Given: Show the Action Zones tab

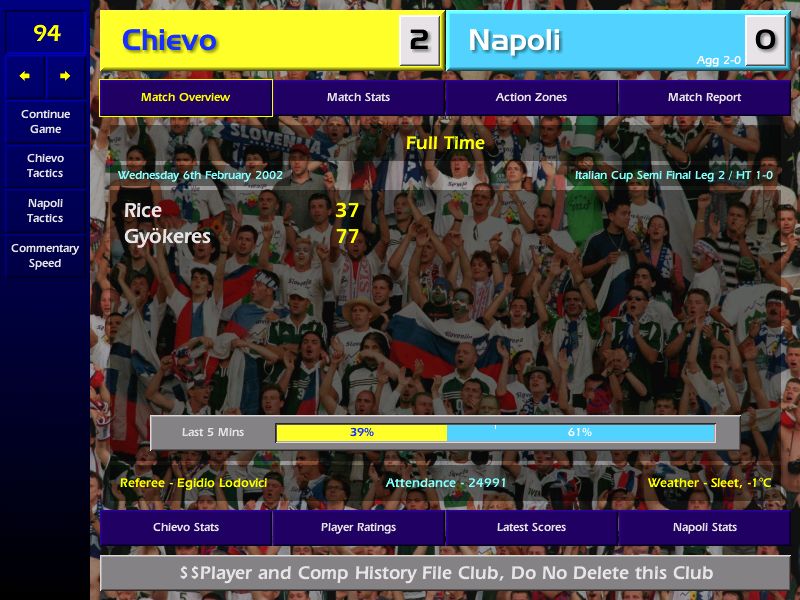Looking at the screenshot, I should pos(531,98).
